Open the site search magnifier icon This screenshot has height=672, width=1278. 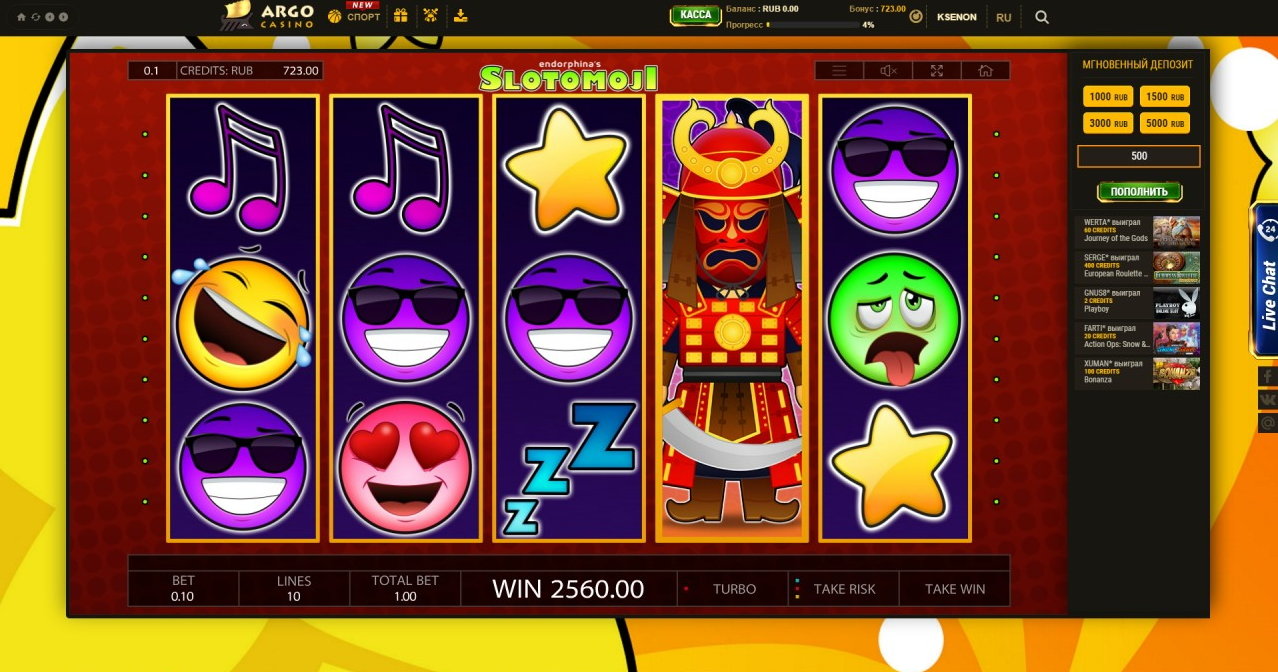(1042, 17)
